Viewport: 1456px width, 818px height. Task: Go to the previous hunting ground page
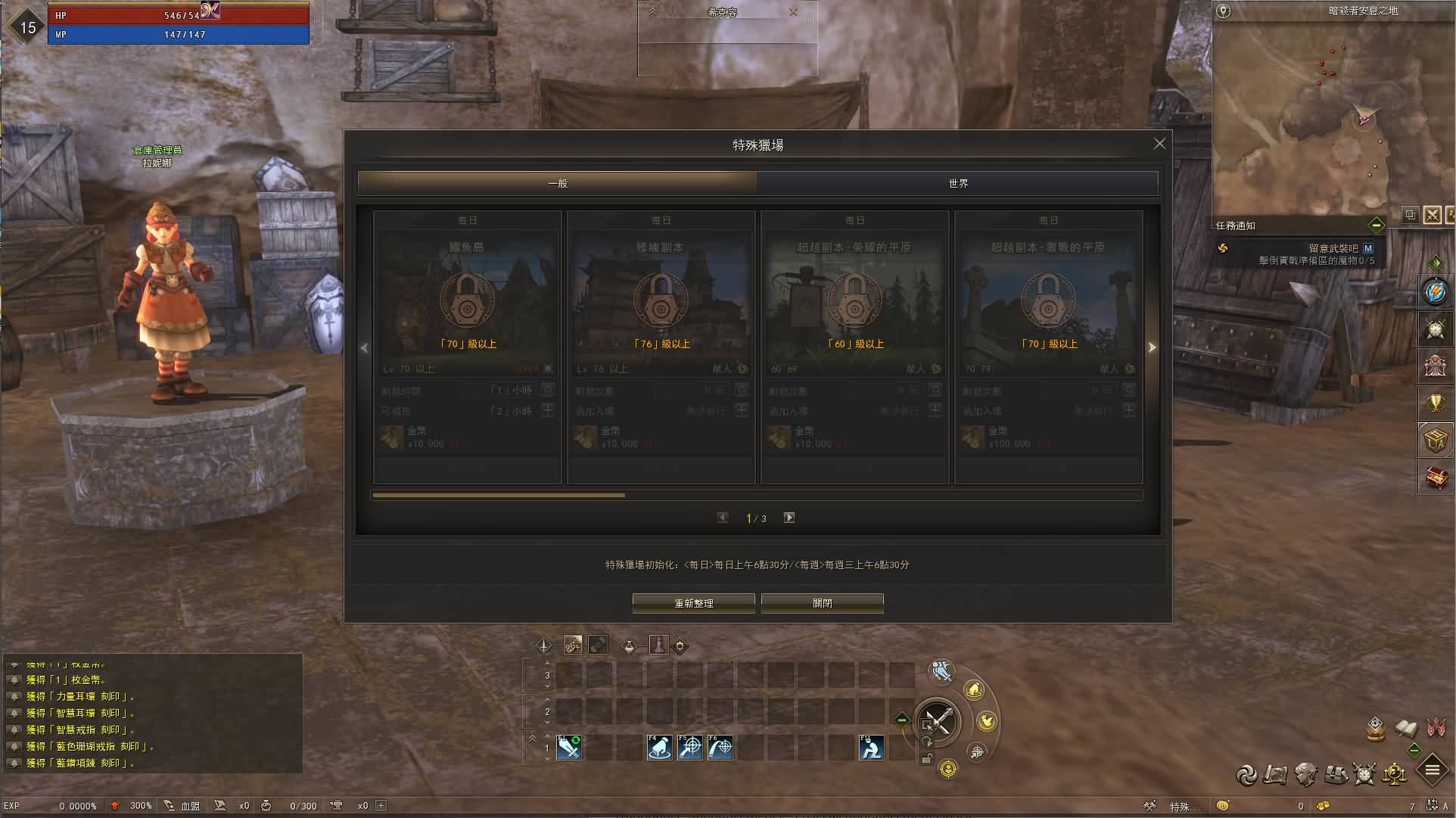723,518
